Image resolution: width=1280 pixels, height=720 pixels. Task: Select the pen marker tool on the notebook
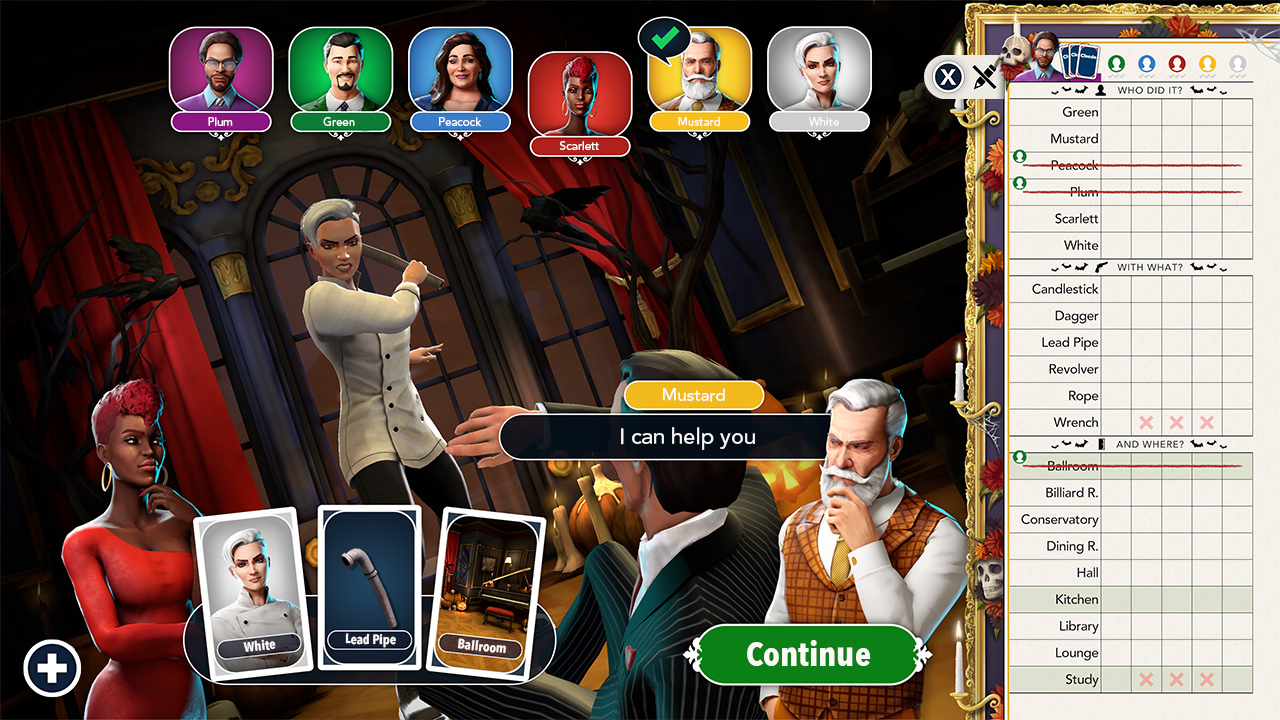point(985,76)
